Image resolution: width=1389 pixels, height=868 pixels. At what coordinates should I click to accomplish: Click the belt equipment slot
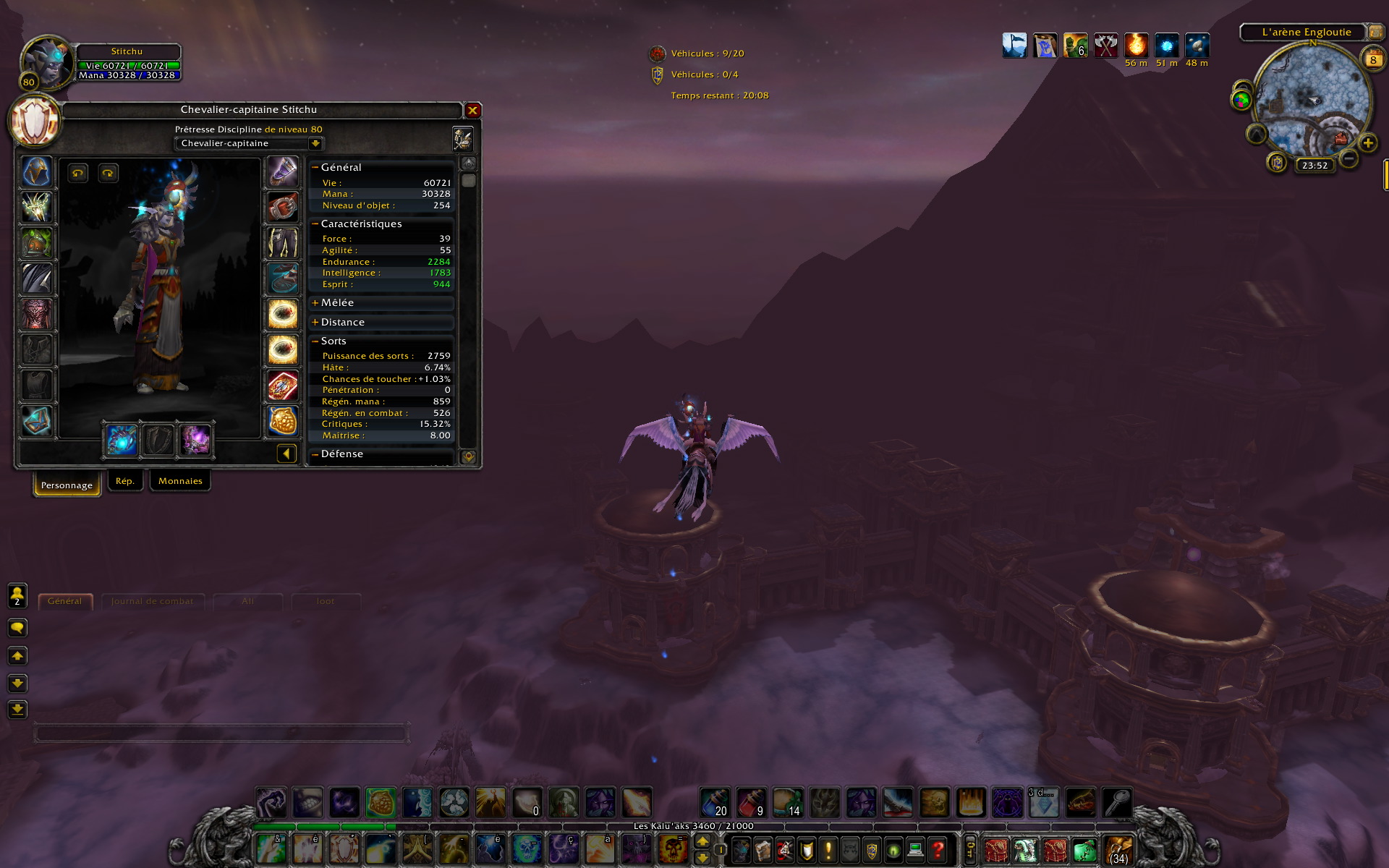click(x=283, y=208)
